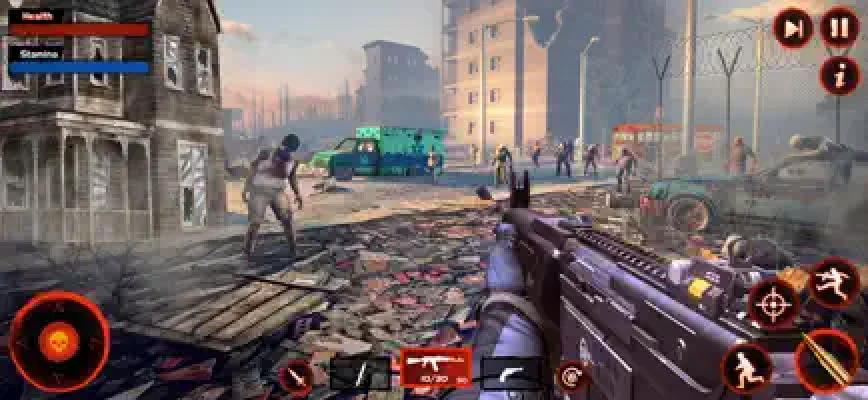Switch to the curved blade weapon slot
The image size is (868, 400).
click(510, 374)
